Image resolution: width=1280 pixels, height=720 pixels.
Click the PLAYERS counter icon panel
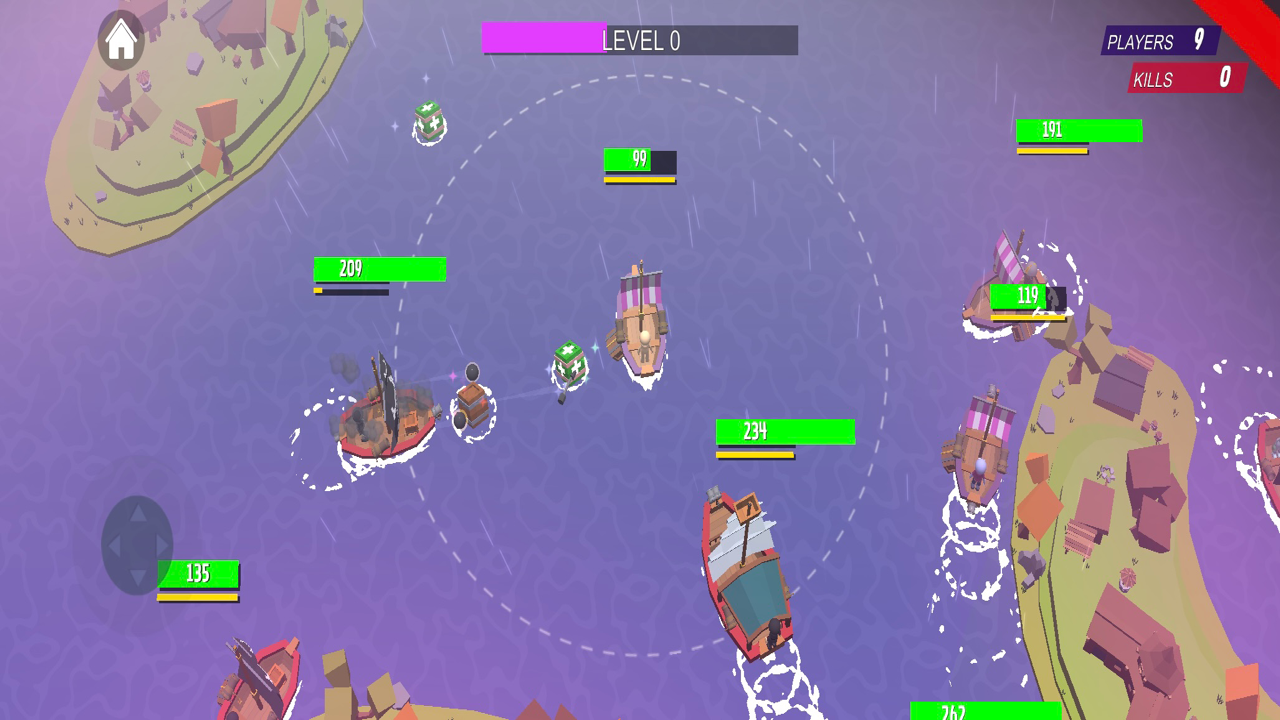tap(1160, 42)
